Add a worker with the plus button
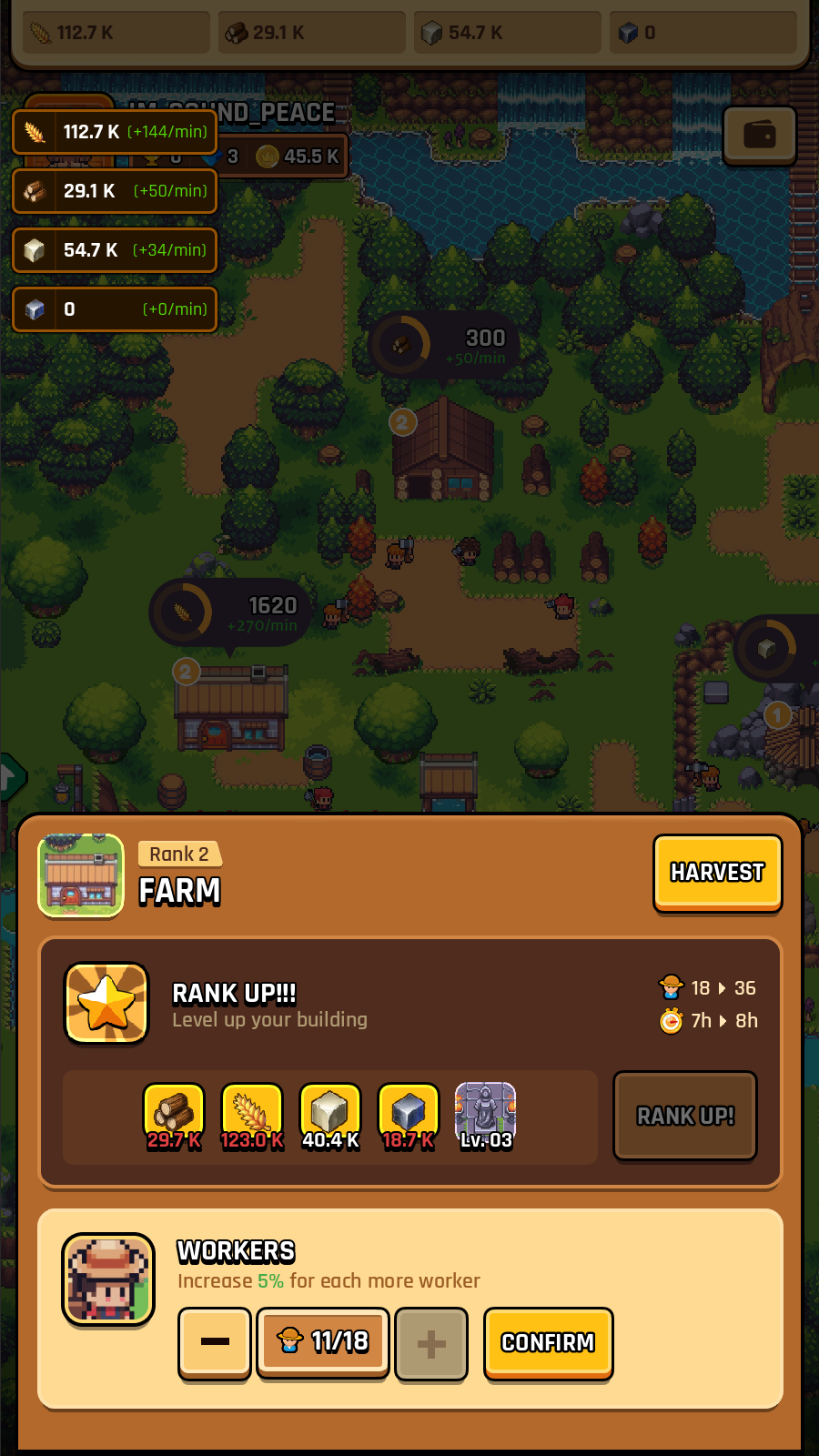 coord(431,1342)
